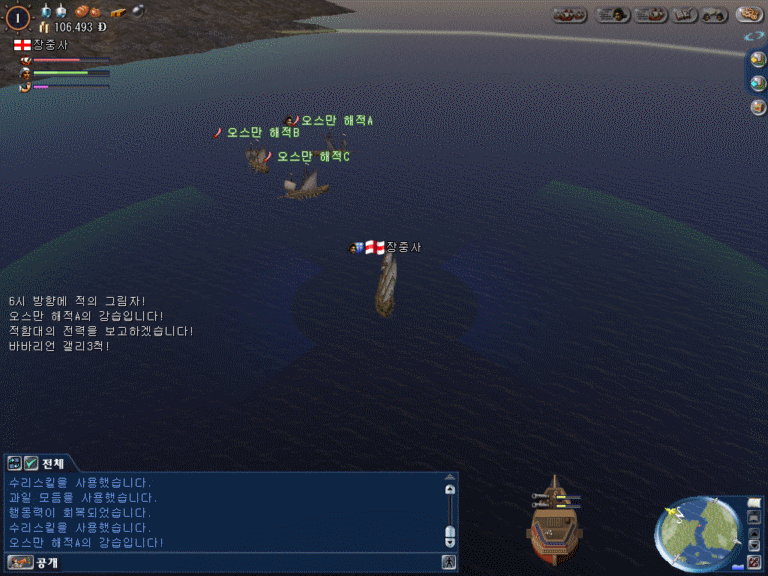Click the figure icon beside chat input
The height and width of the screenshot is (576, 768).
click(x=450, y=563)
